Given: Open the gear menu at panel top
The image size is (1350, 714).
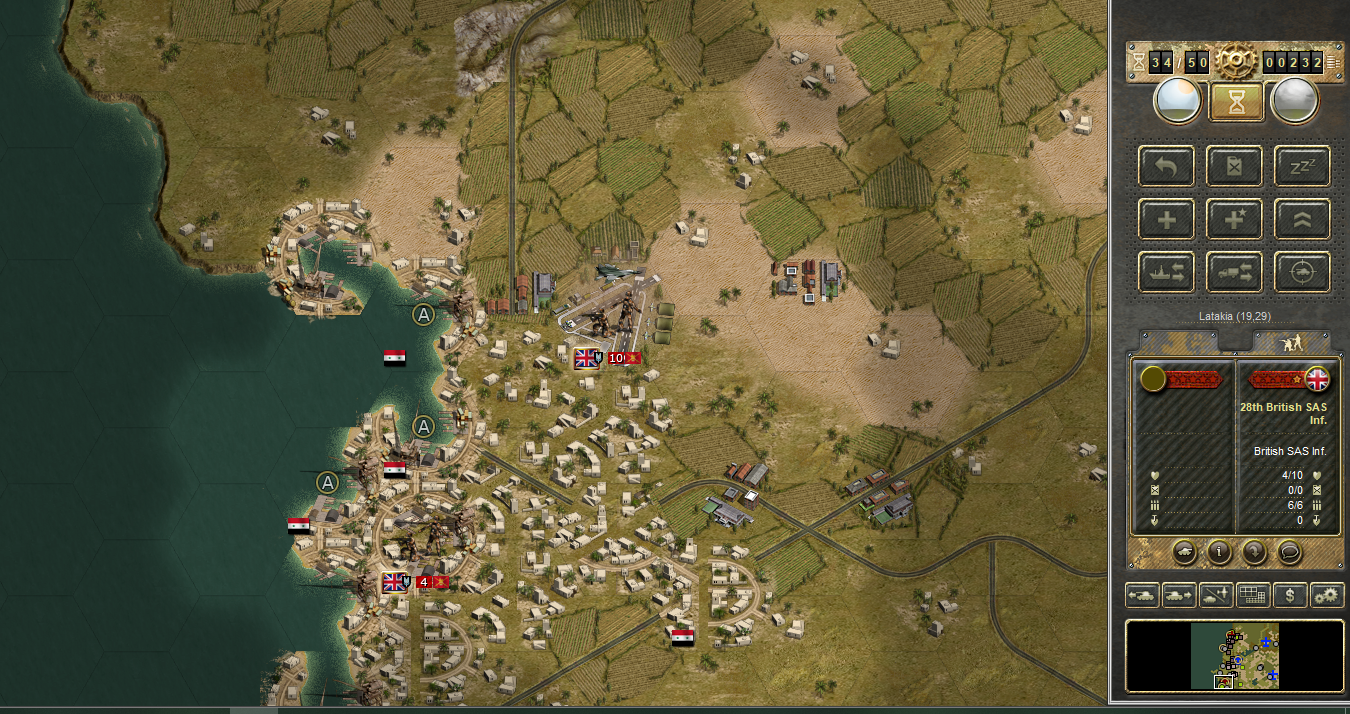Looking at the screenshot, I should tap(1235, 62).
